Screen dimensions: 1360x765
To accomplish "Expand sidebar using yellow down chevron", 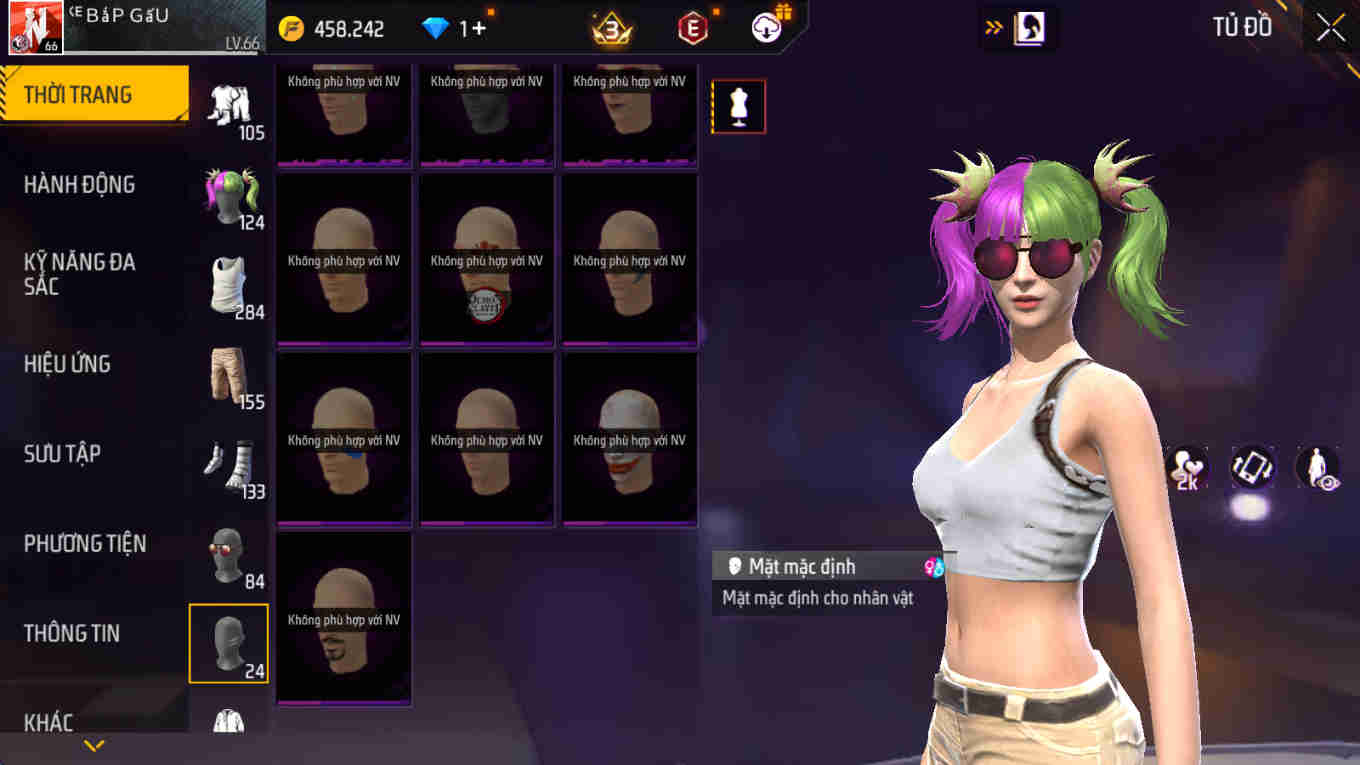I will pyautogui.click(x=95, y=744).
